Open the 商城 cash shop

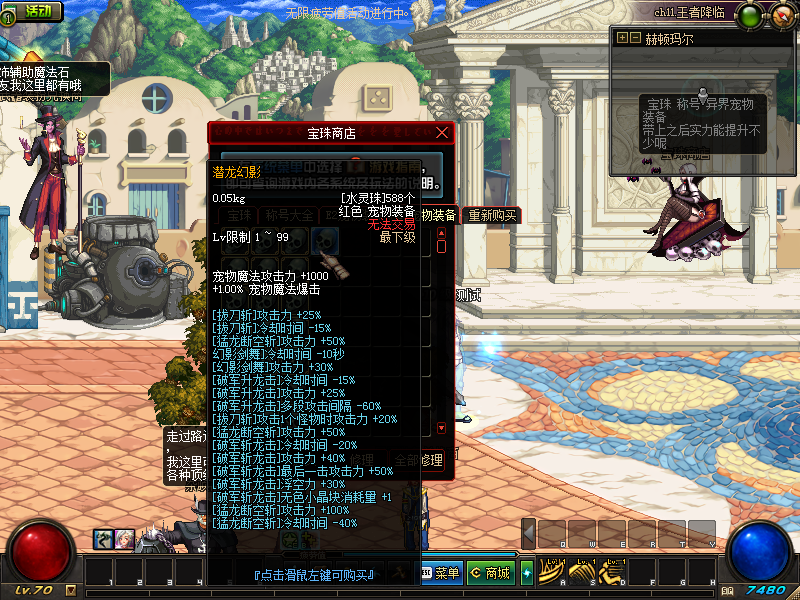490,573
